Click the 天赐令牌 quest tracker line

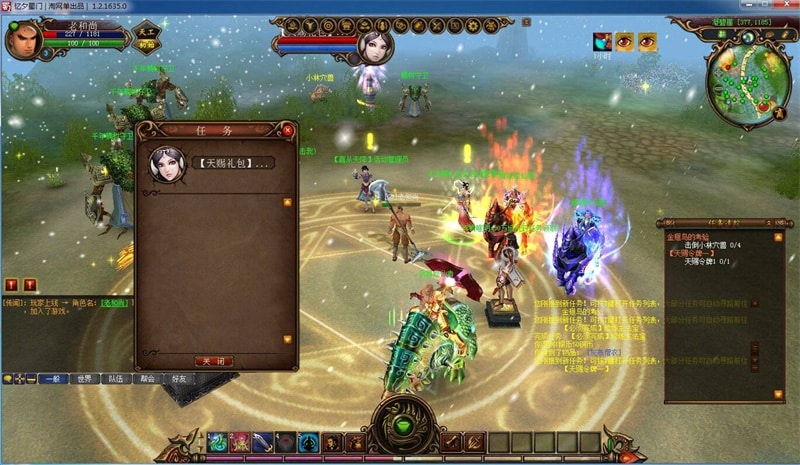point(706,261)
